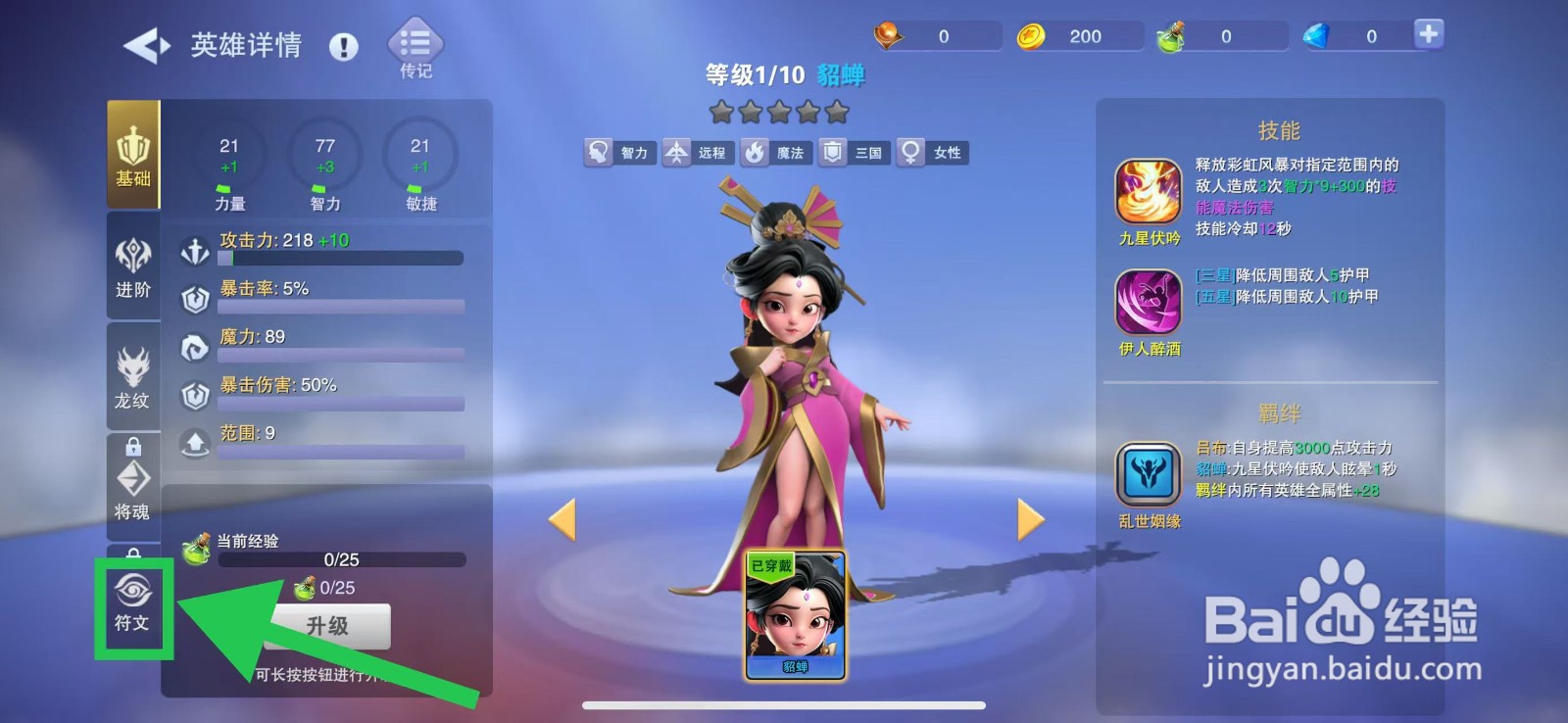
Task: Open the 符文 rune tab
Action: pyautogui.click(x=133, y=603)
